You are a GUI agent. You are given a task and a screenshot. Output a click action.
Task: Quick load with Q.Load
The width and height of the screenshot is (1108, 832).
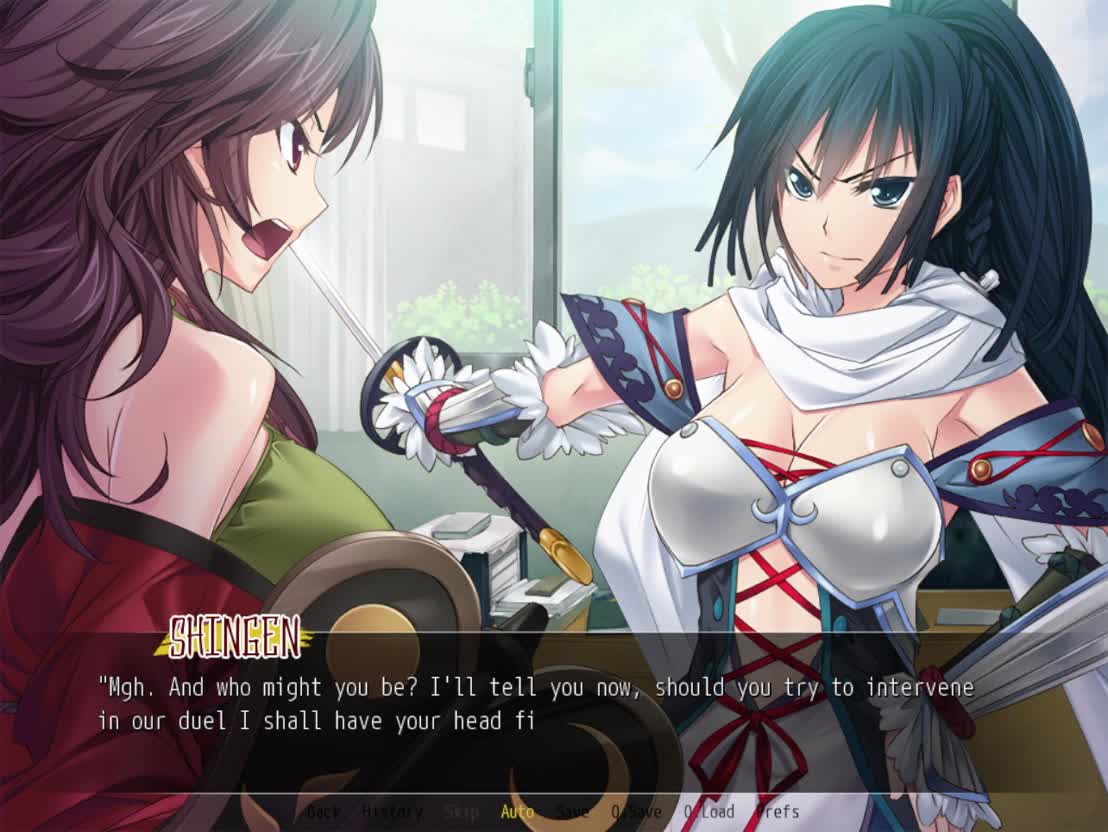708,812
